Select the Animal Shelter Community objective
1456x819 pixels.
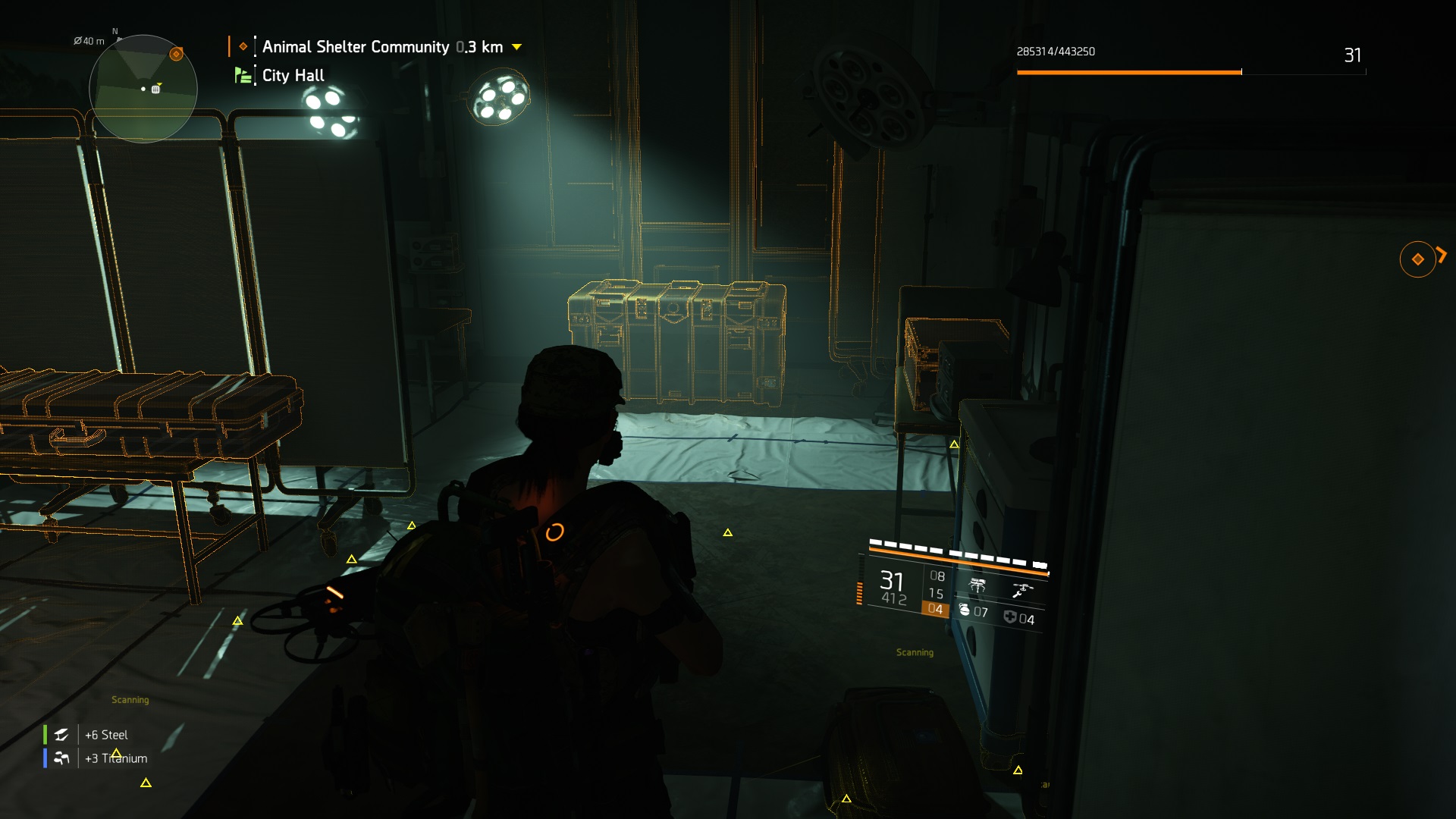click(356, 47)
